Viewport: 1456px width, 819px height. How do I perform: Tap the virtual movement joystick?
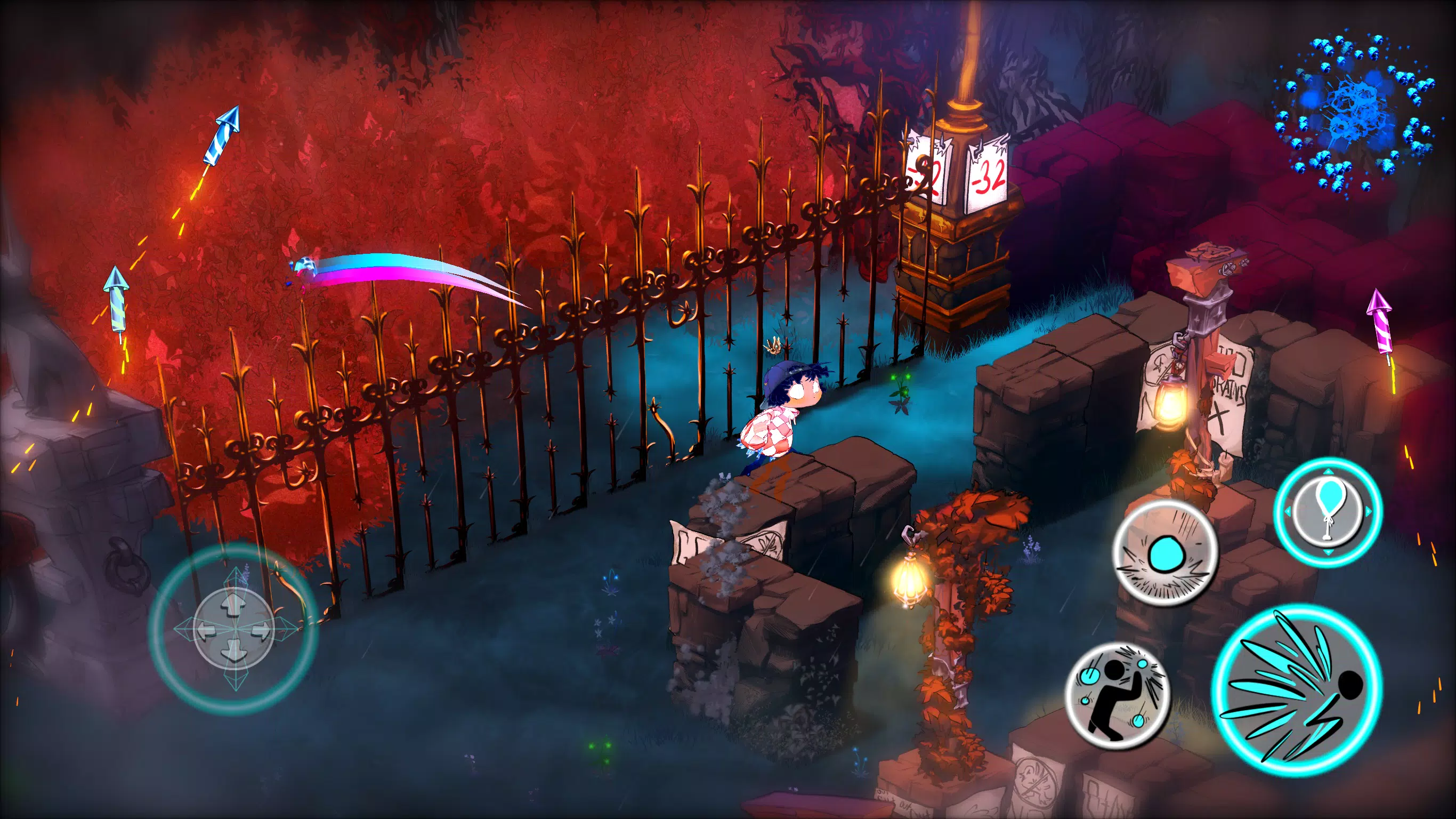(234, 629)
